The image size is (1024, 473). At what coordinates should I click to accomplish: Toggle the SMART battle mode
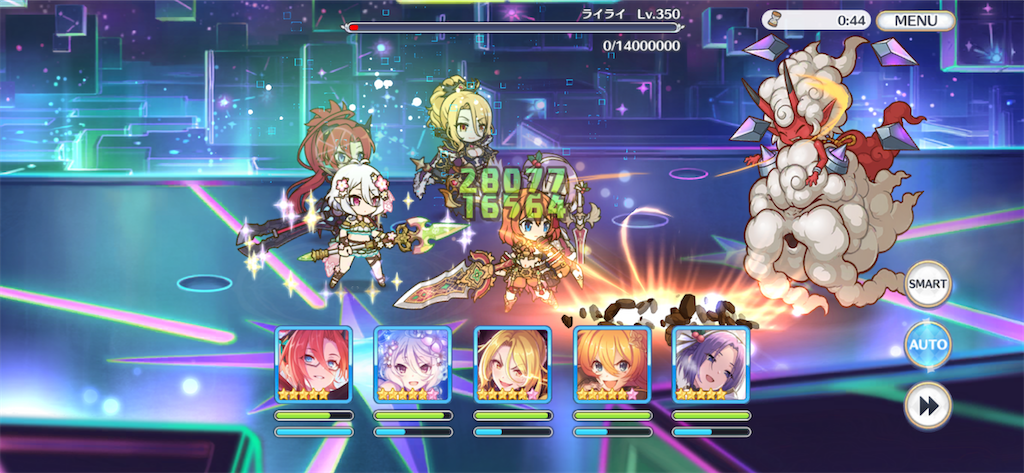[x=927, y=284]
